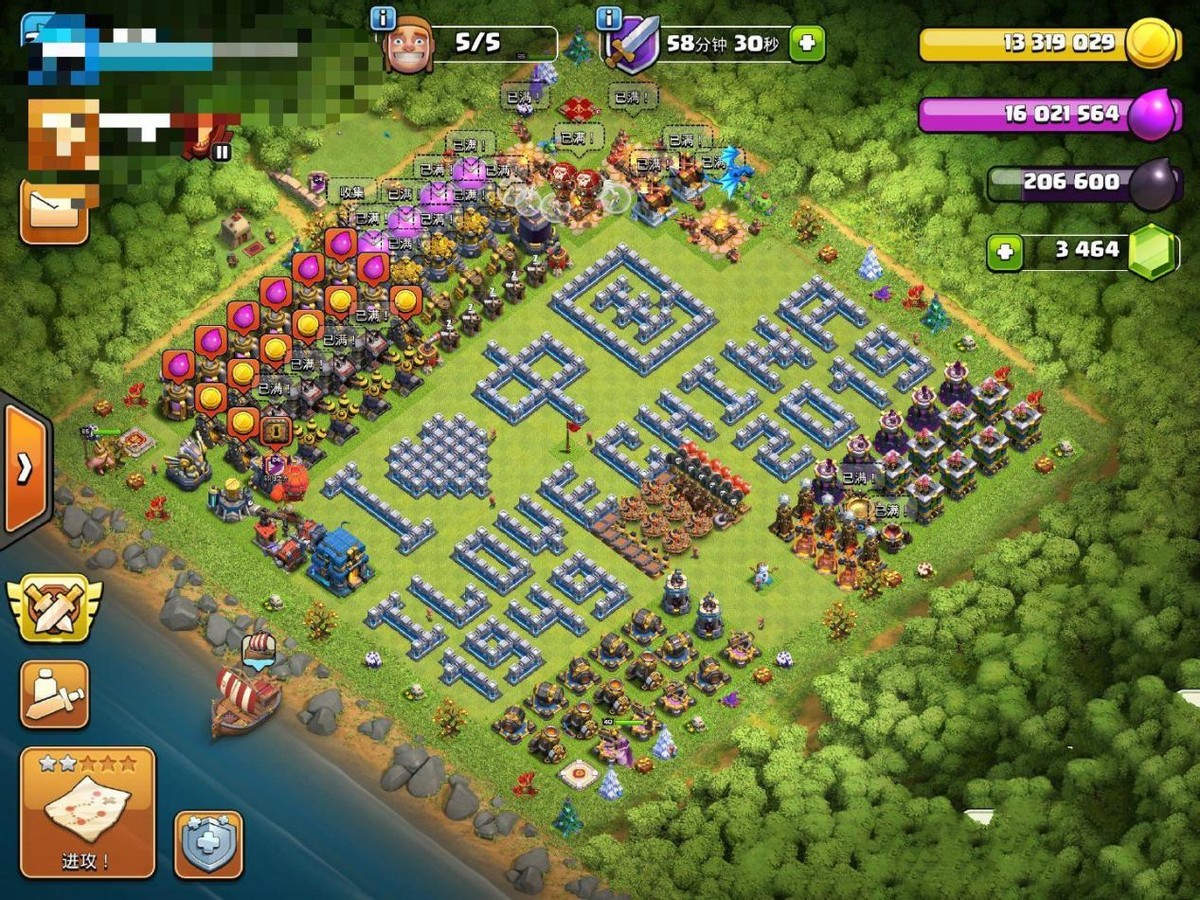
Task: Expand the orange side arrow panel
Action: pos(25,469)
